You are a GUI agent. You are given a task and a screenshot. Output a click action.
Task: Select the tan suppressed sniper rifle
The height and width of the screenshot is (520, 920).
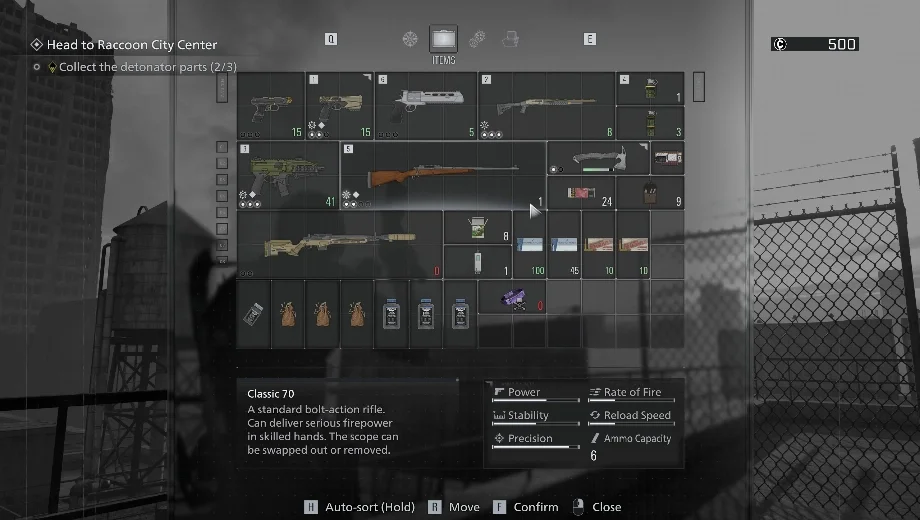pos(340,244)
